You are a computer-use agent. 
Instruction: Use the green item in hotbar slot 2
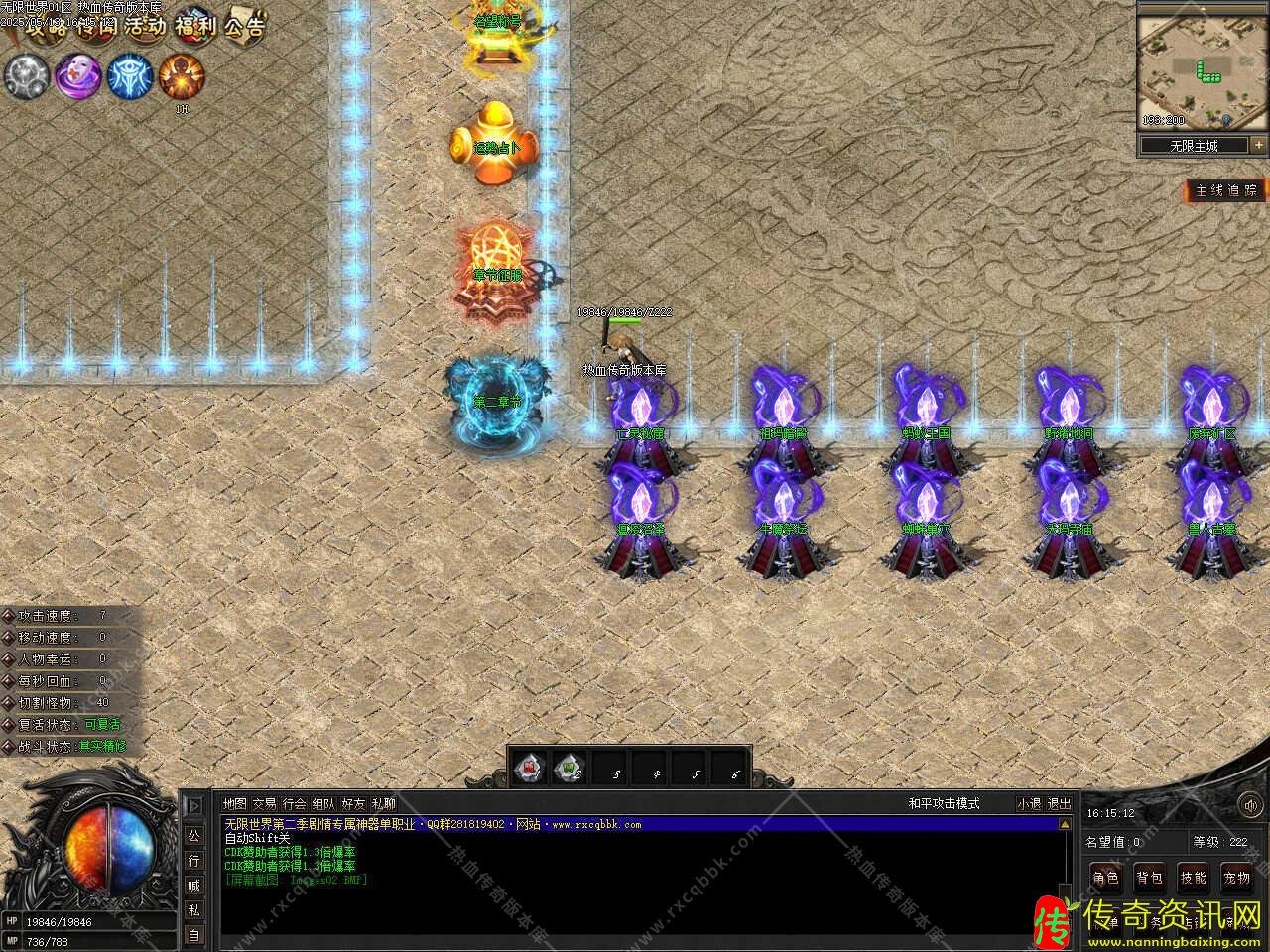point(571,767)
